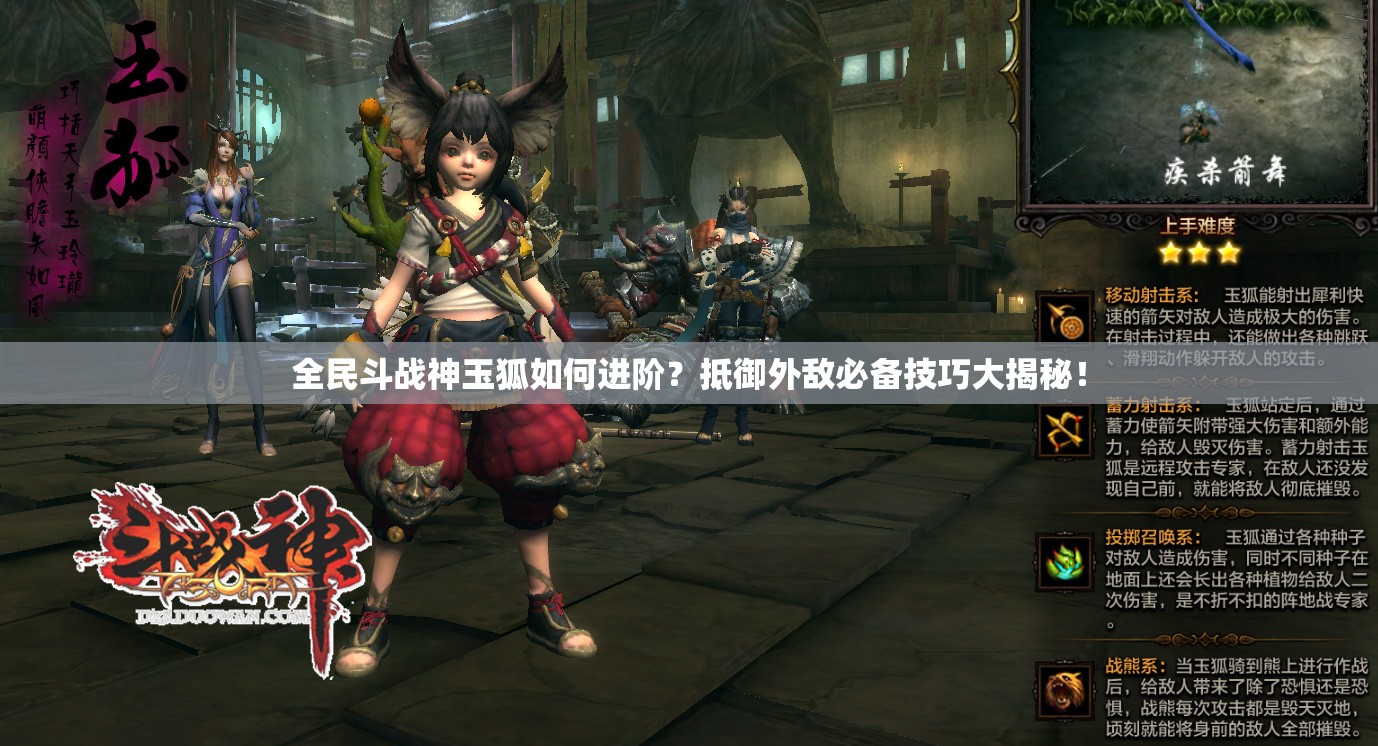Viewport: 1378px width, 746px height.
Task: Select the 移动射击系 skill icon
Action: 1063,319
